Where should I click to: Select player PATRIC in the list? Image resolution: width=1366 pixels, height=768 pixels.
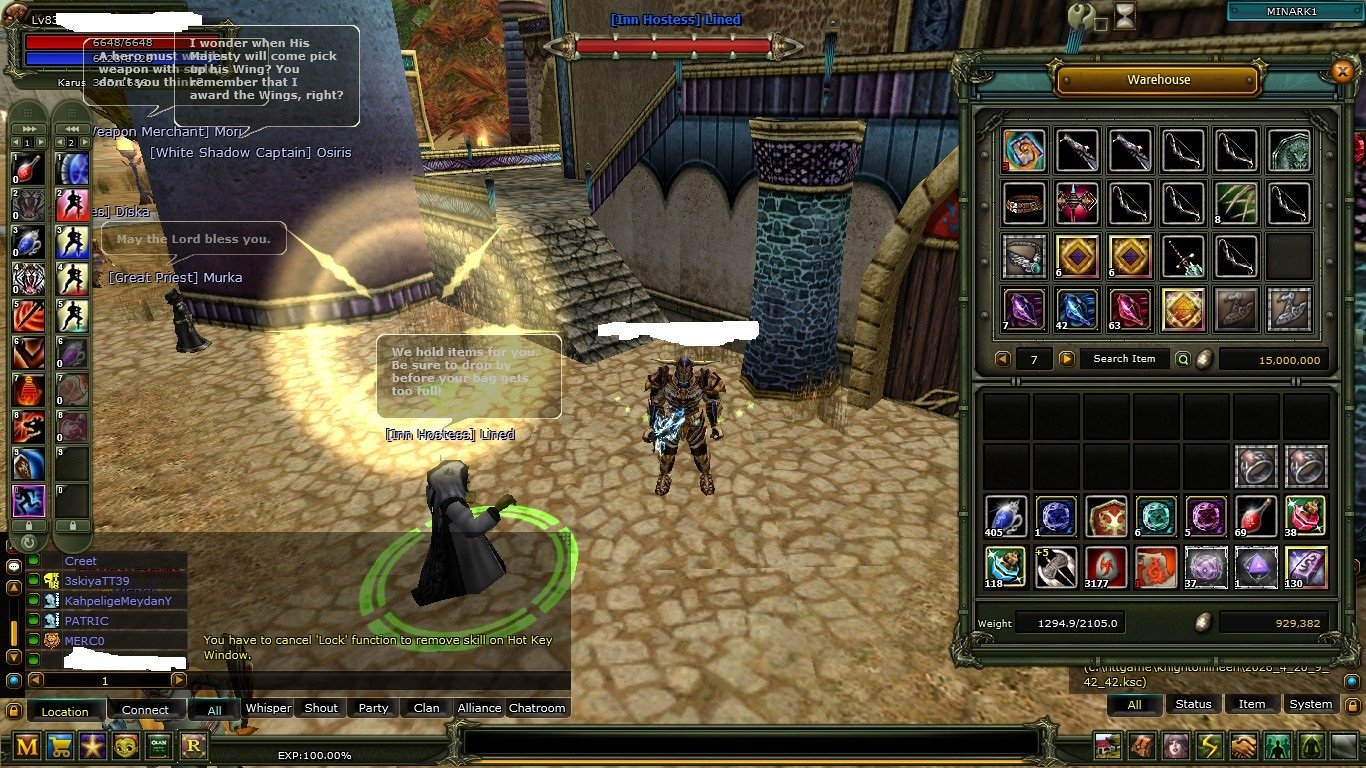(87, 621)
